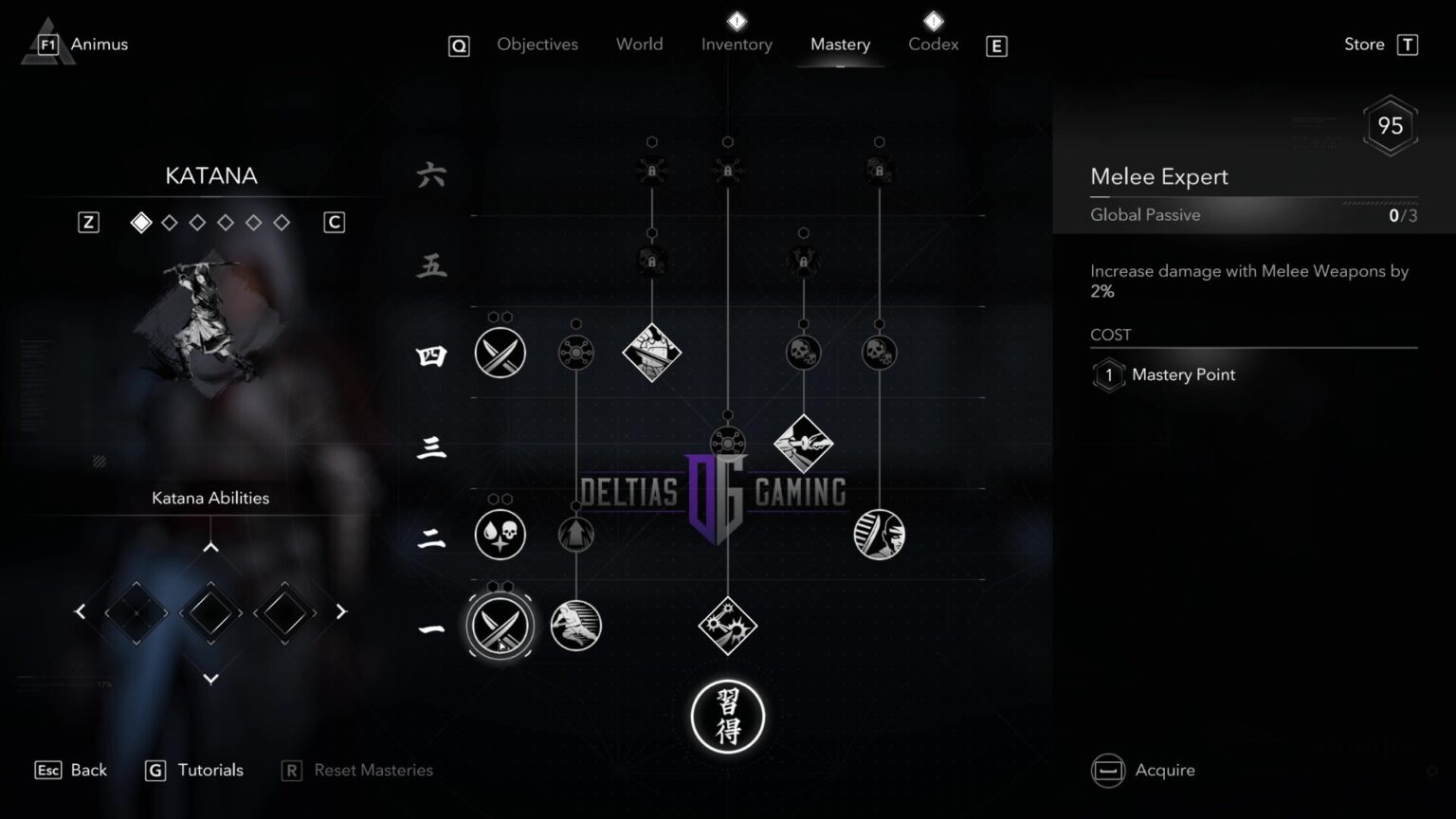Expand the left arrow to browse abilities

tap(80, 611)
